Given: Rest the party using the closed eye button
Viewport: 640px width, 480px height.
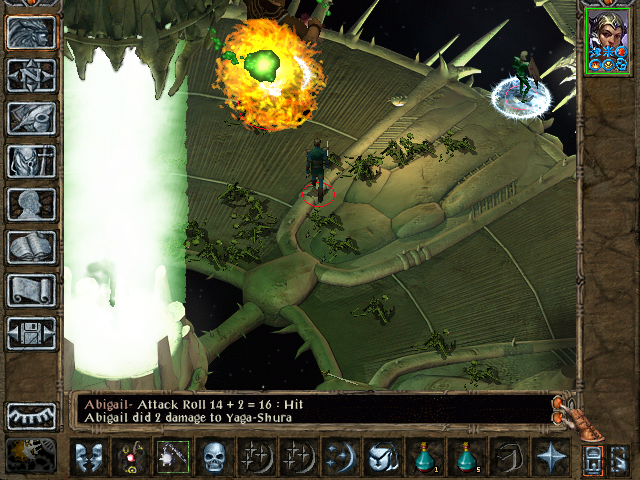Looking at the screenshot, I should point(31,415).
